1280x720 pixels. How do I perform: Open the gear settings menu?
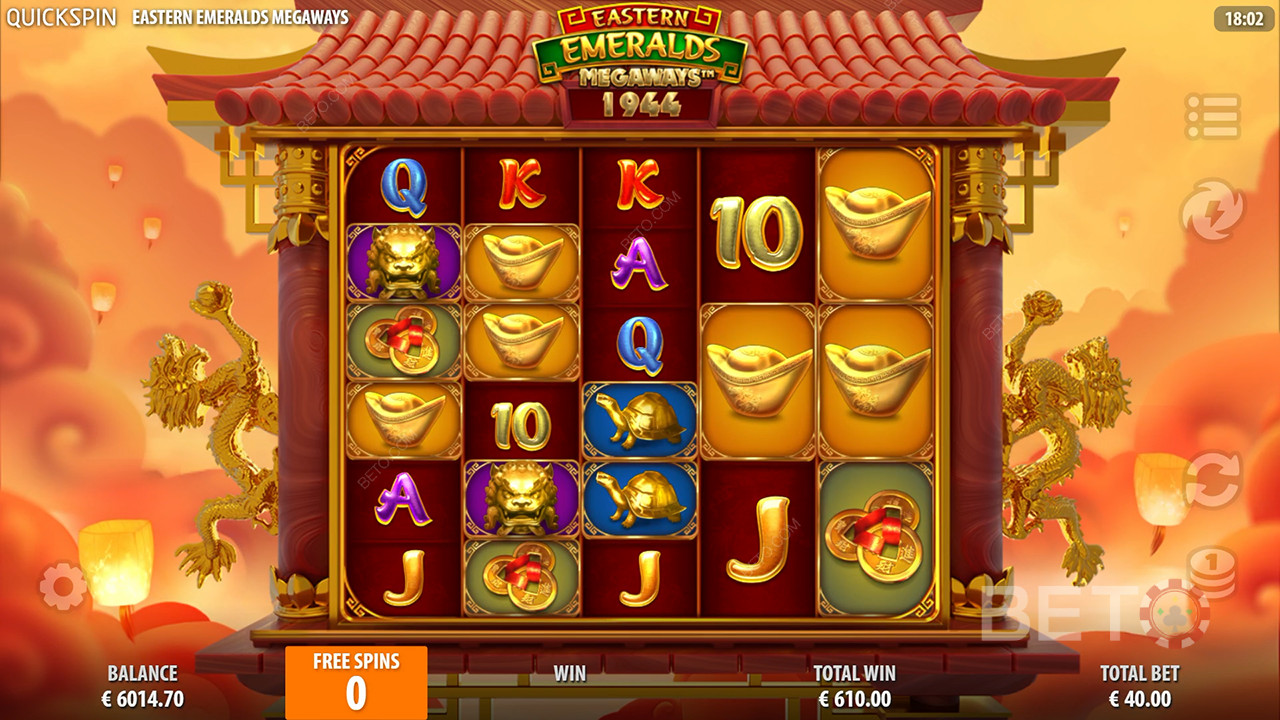63,586
